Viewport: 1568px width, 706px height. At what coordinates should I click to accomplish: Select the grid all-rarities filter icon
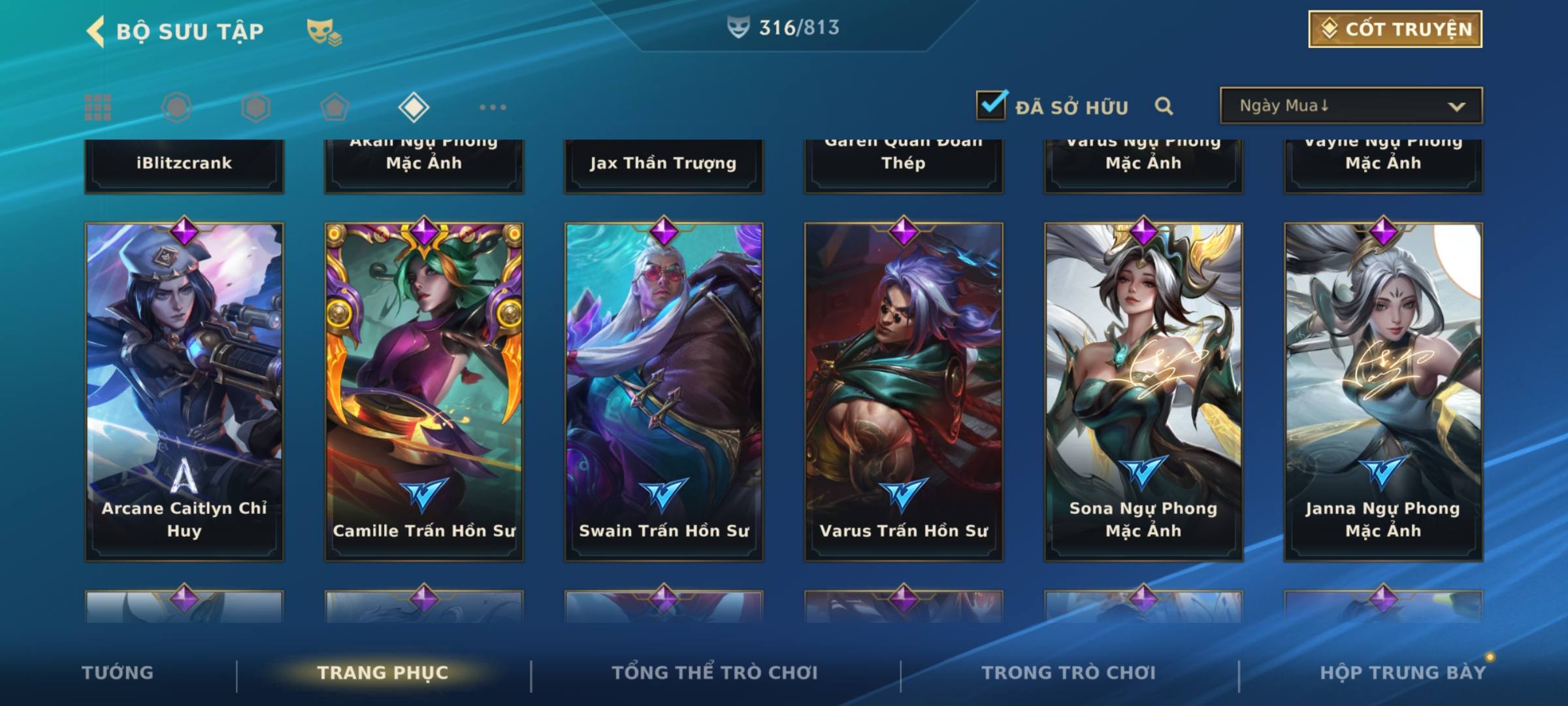tap(98, 107)
